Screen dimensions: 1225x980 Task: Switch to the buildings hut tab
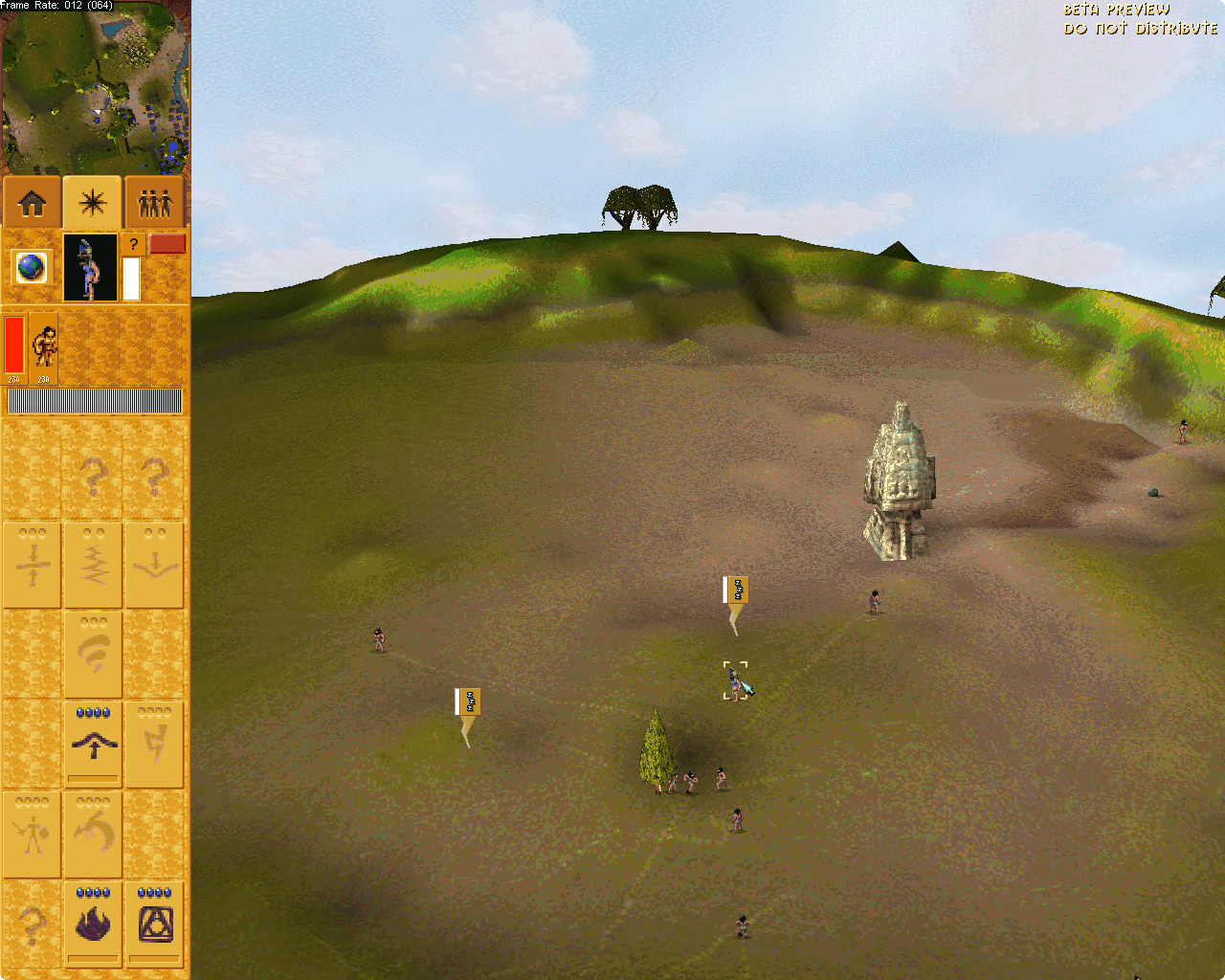pos(33,203)
